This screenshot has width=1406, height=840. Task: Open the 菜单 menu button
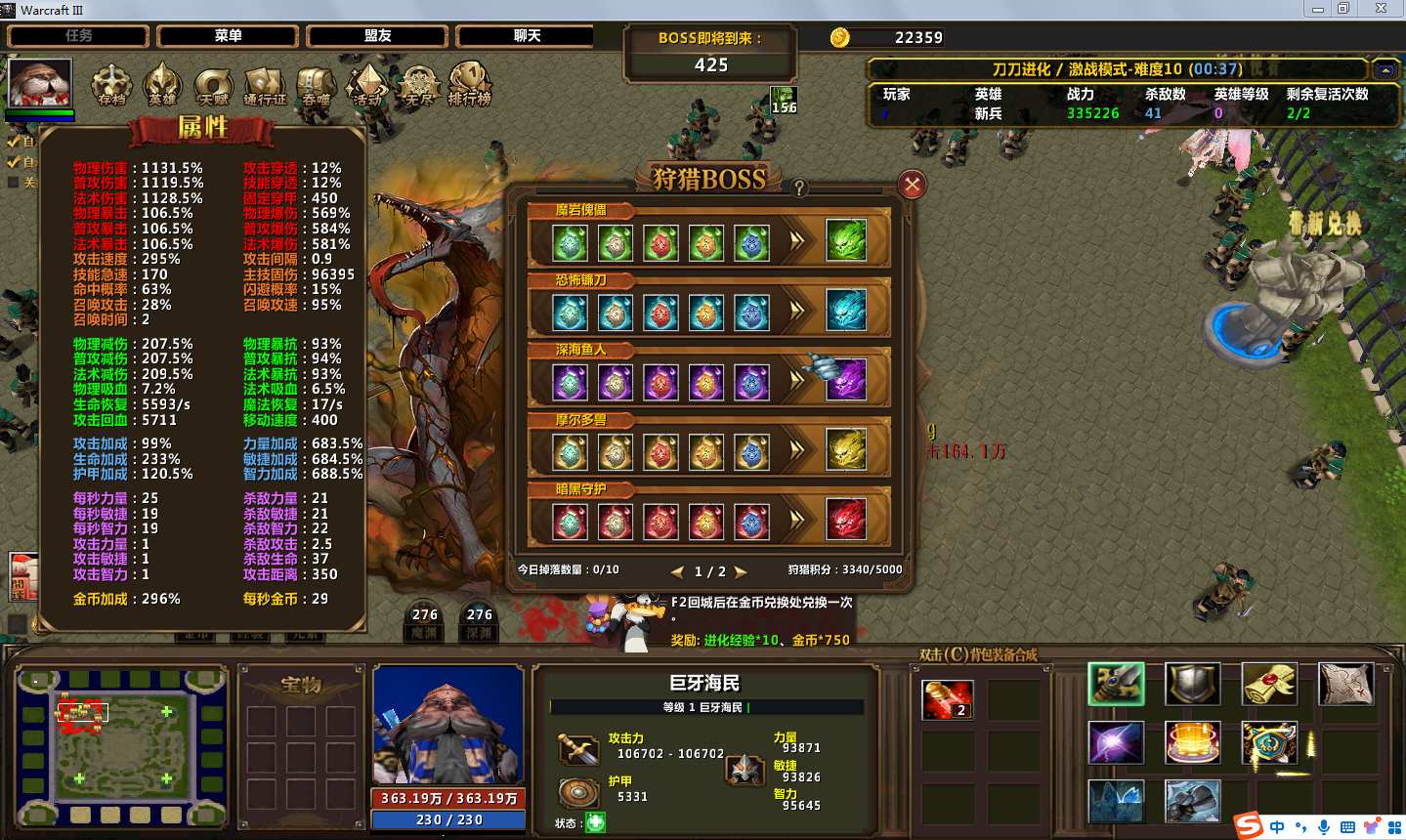click(x=228, y=36)
